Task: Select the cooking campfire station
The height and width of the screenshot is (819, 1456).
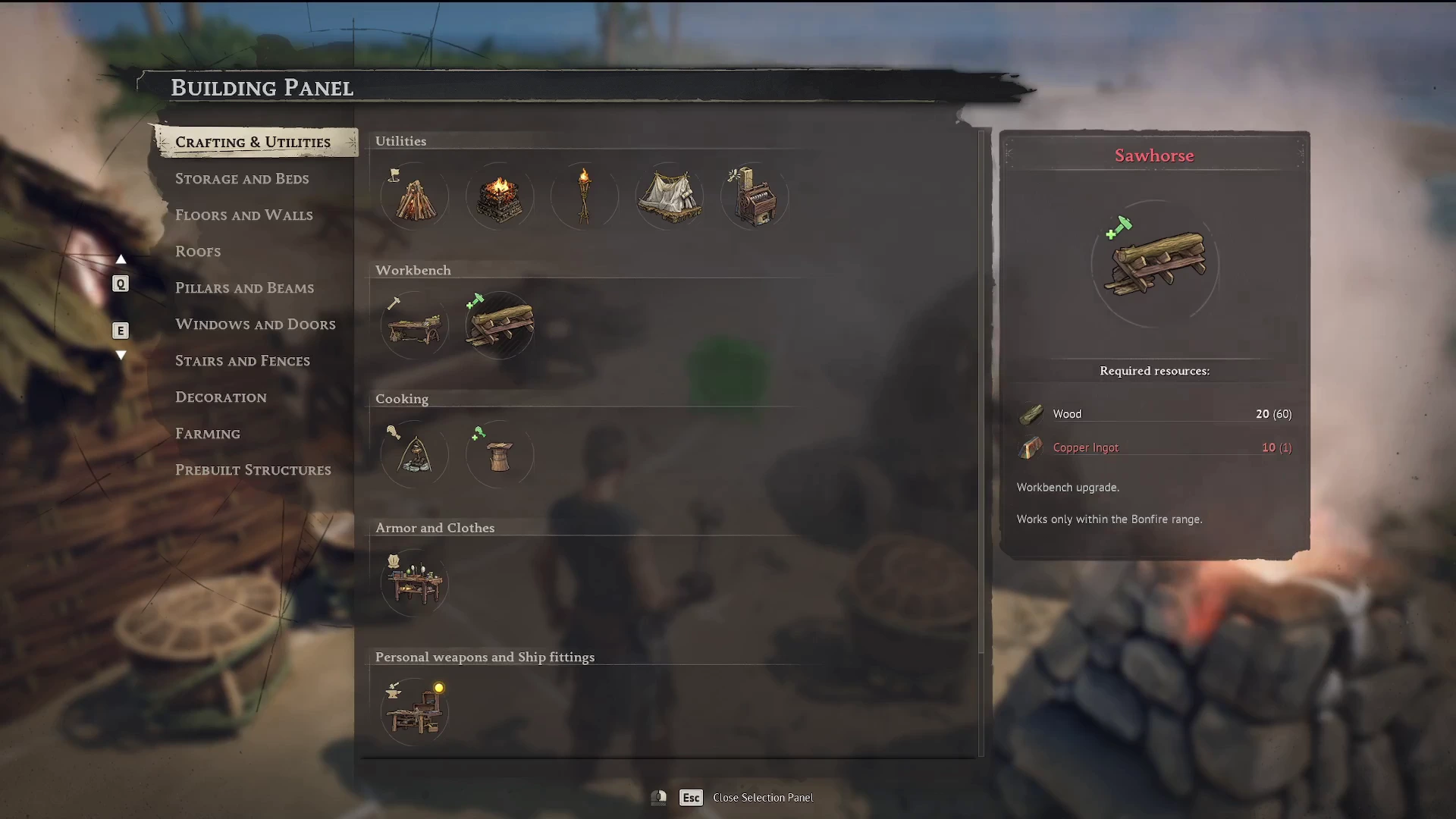Action: pos(414,455)
